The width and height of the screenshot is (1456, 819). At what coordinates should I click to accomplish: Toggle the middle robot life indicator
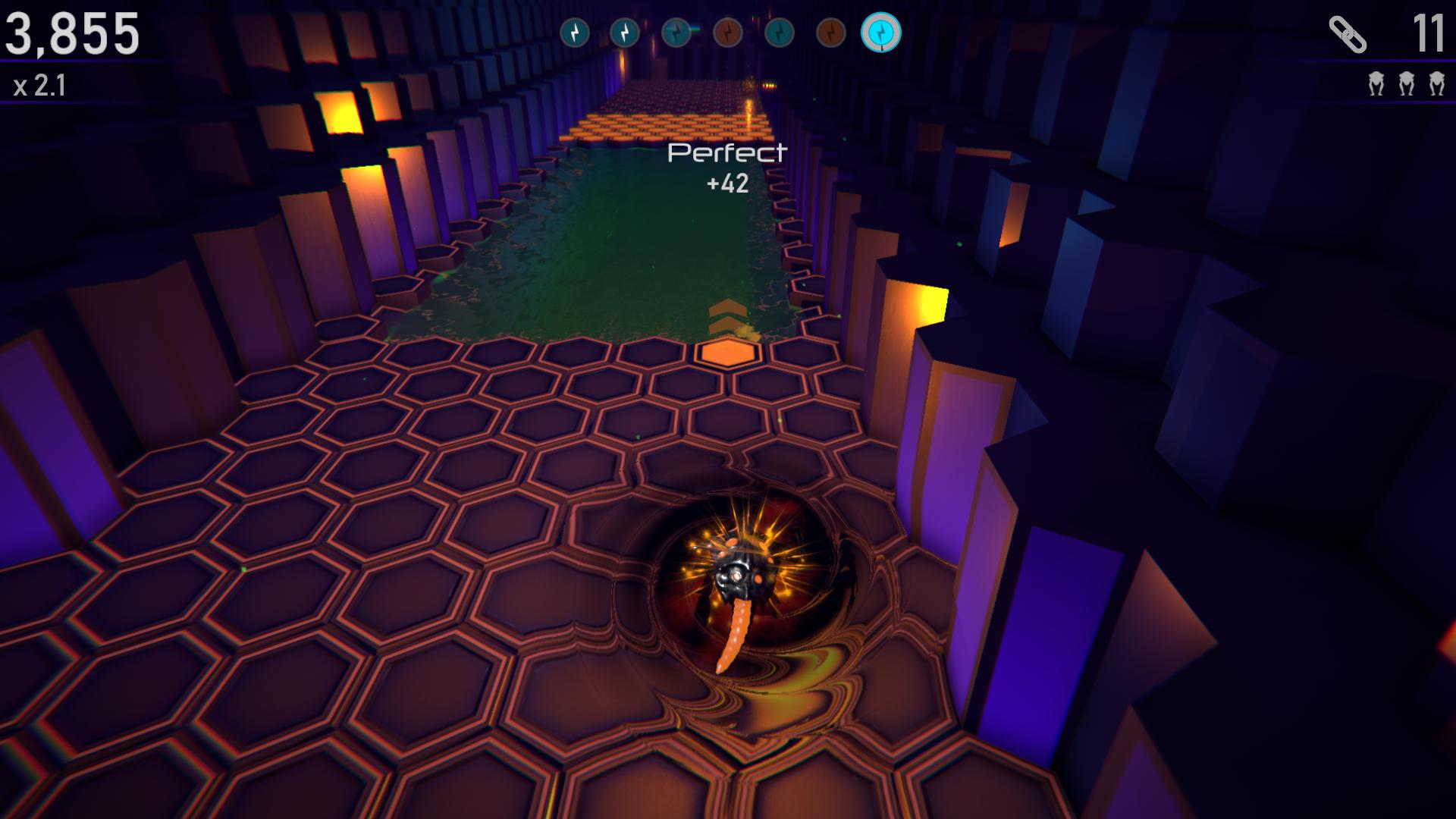point(1407,83)
